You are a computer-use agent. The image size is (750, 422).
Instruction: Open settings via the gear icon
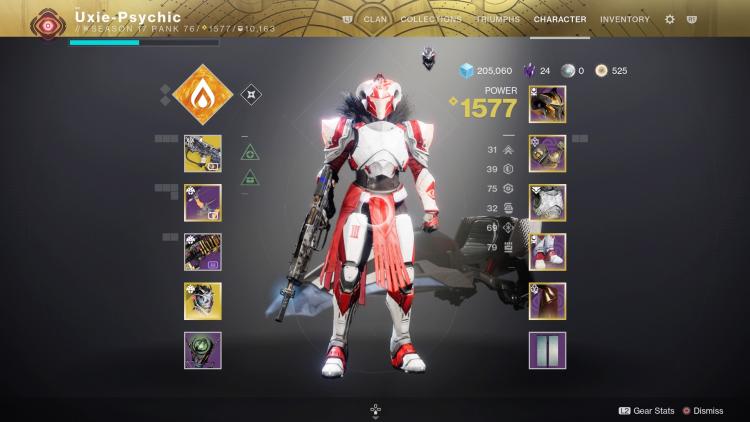tap(670, 19)
